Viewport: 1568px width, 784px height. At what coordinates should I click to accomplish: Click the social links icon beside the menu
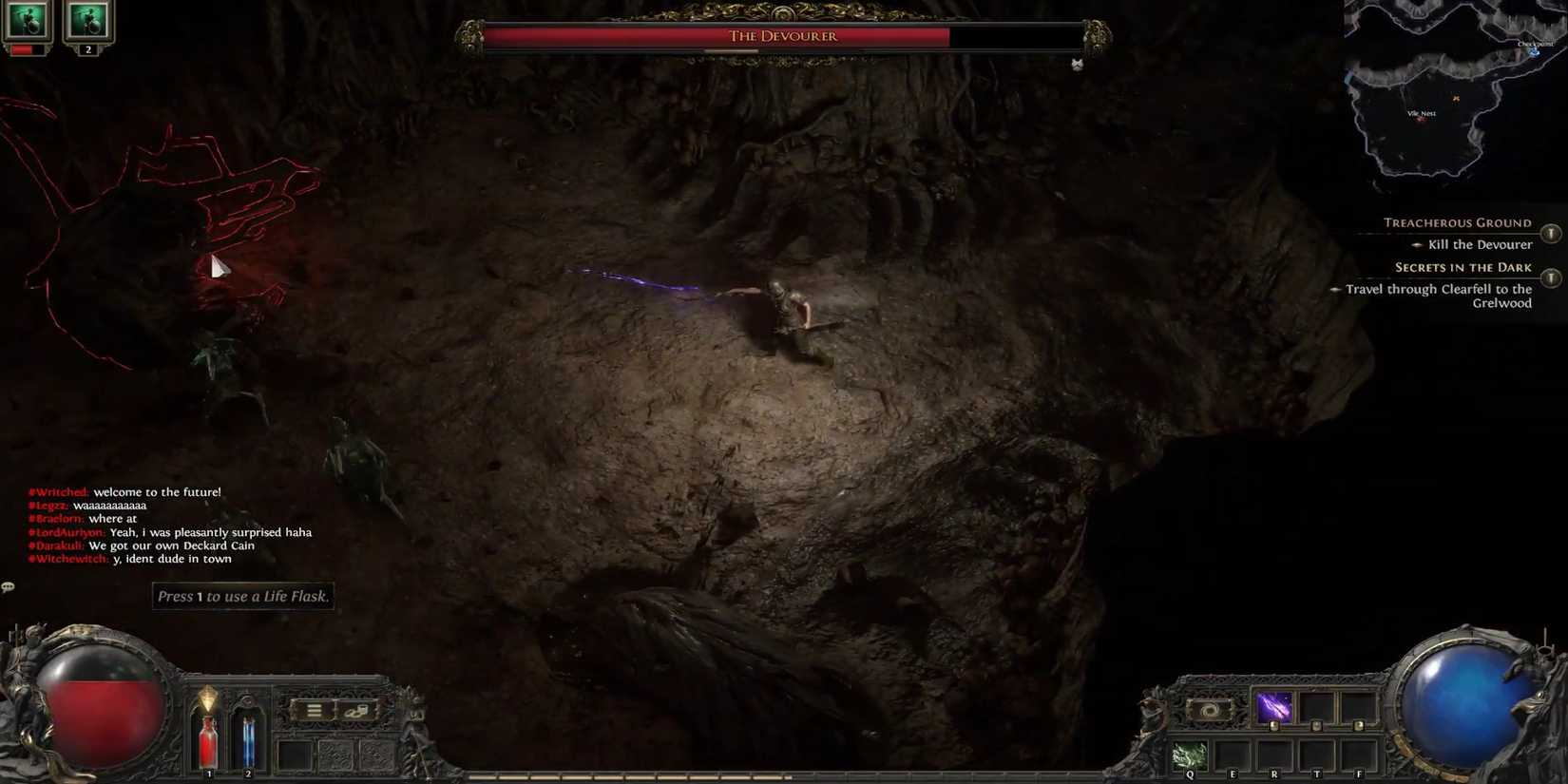pos(355,711)
